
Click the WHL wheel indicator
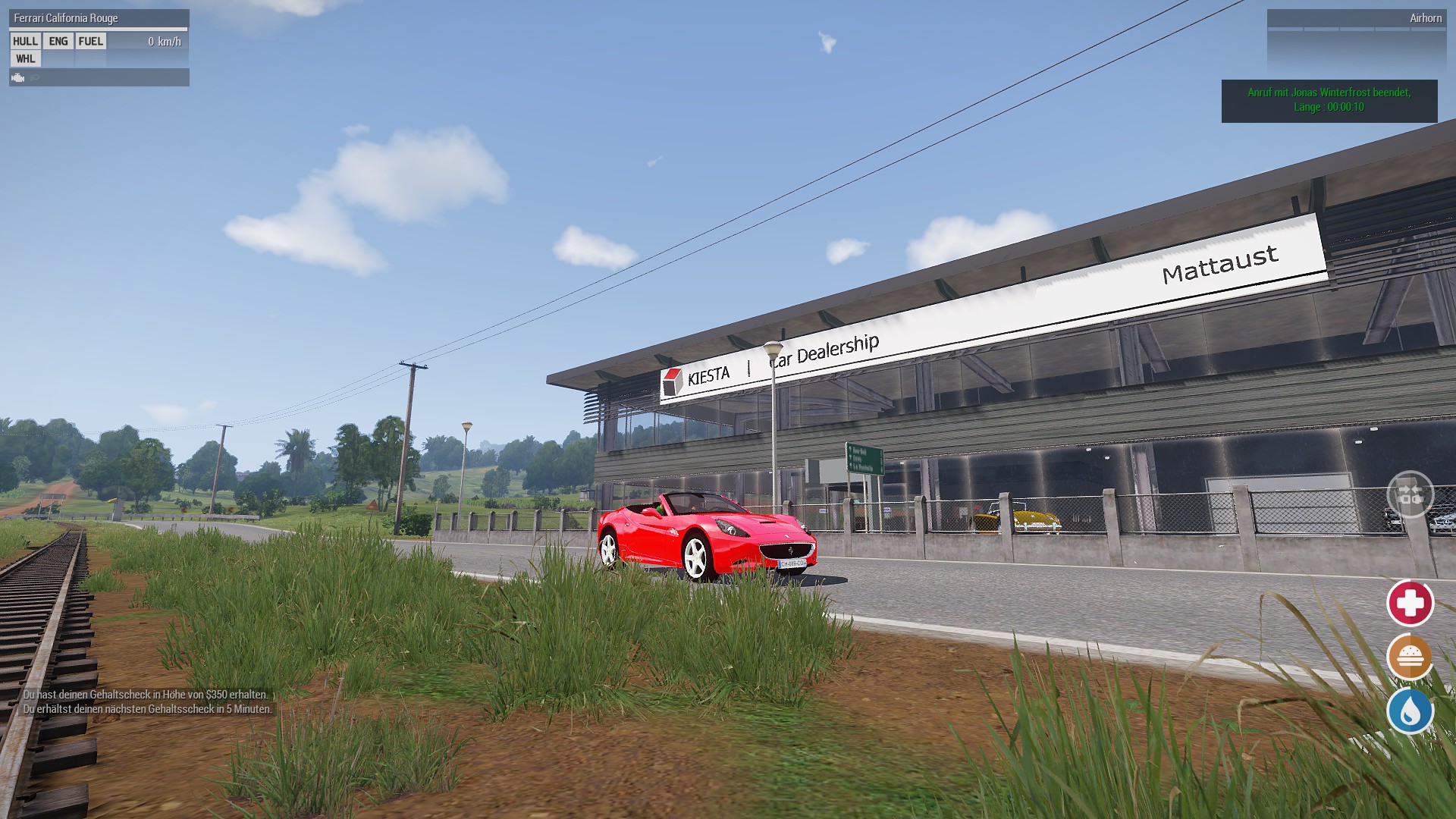pyautogui.click(x=25, y=59)
